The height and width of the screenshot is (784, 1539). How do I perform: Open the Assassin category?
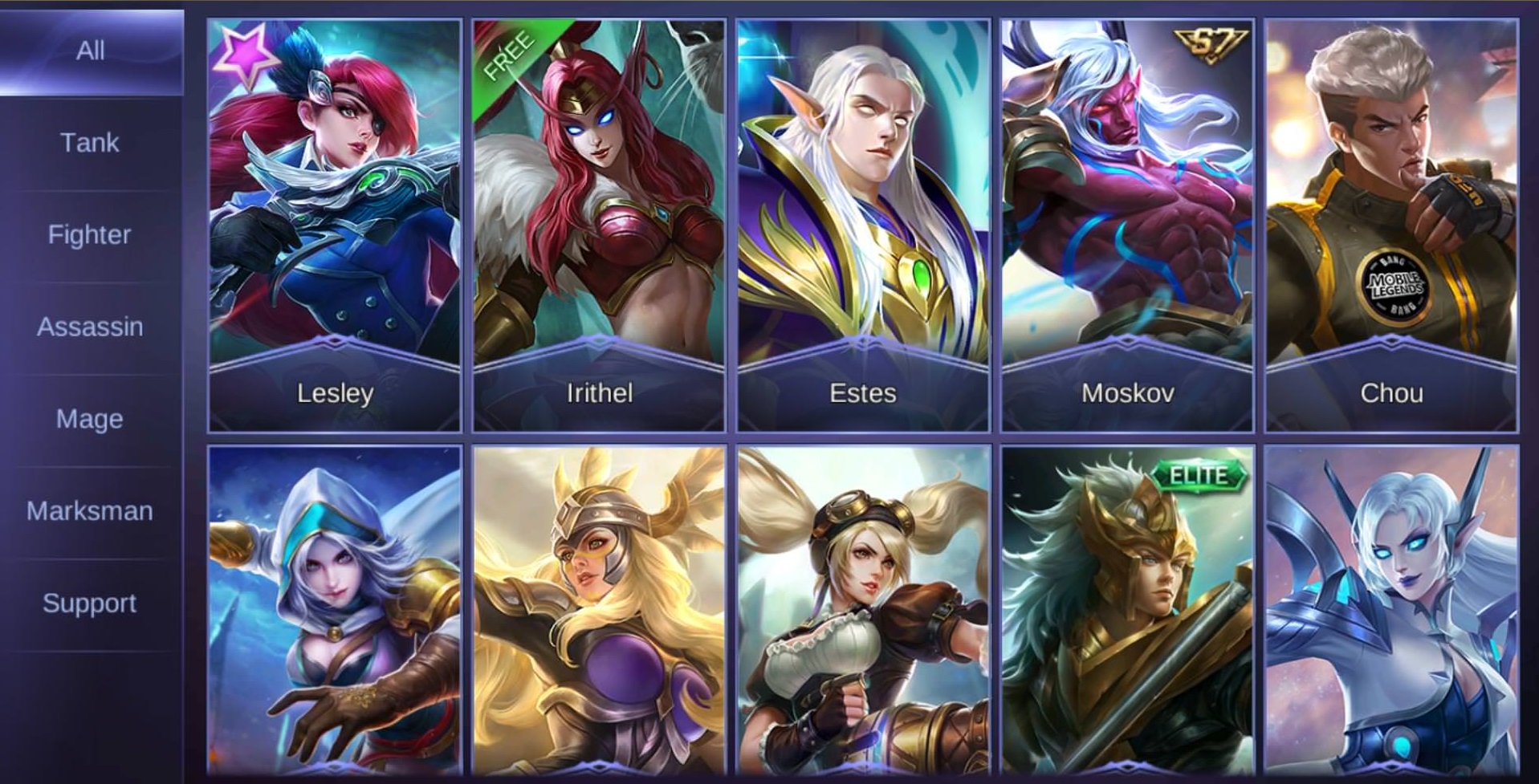tap(90, 327)
